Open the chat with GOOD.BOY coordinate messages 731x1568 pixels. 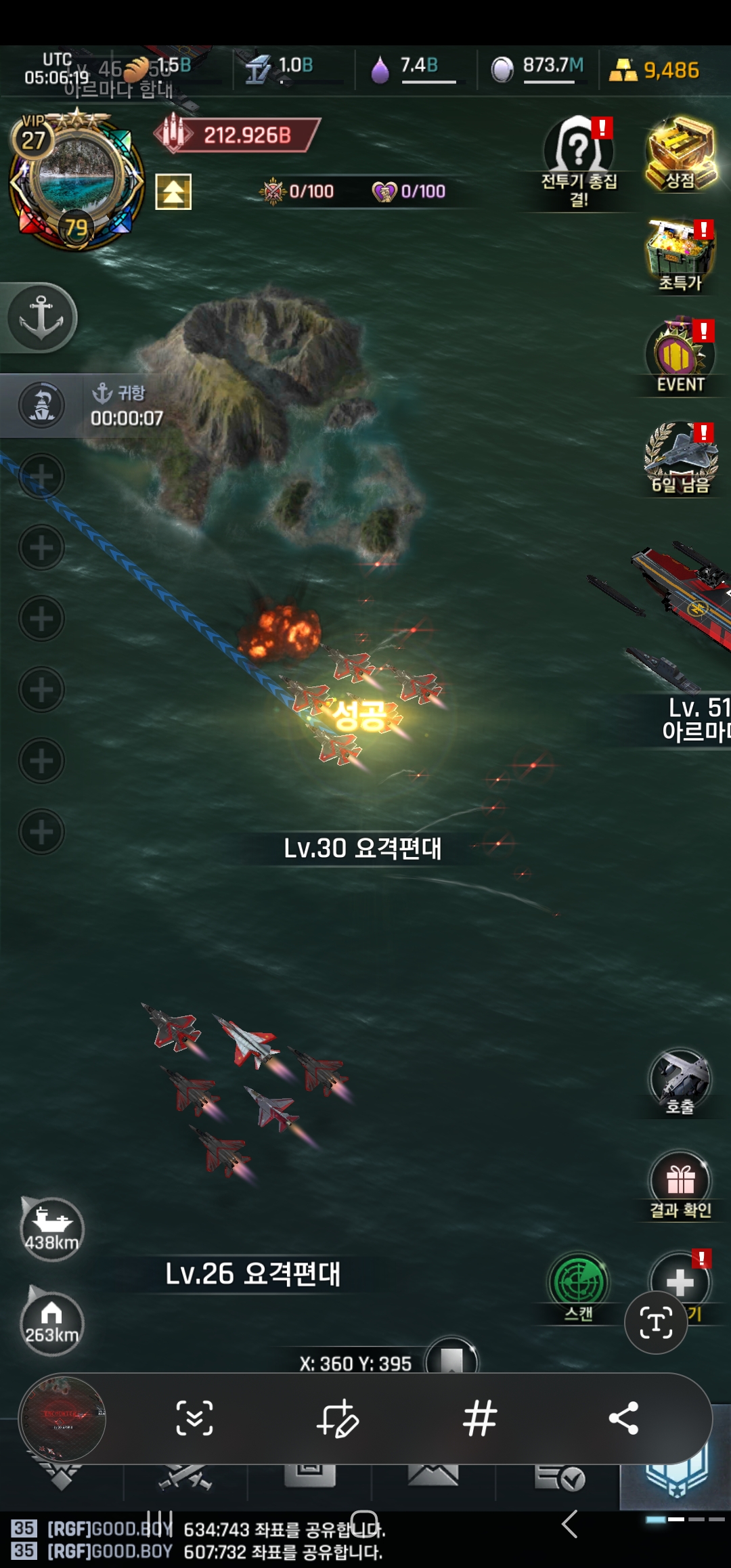click(271, 1540)
